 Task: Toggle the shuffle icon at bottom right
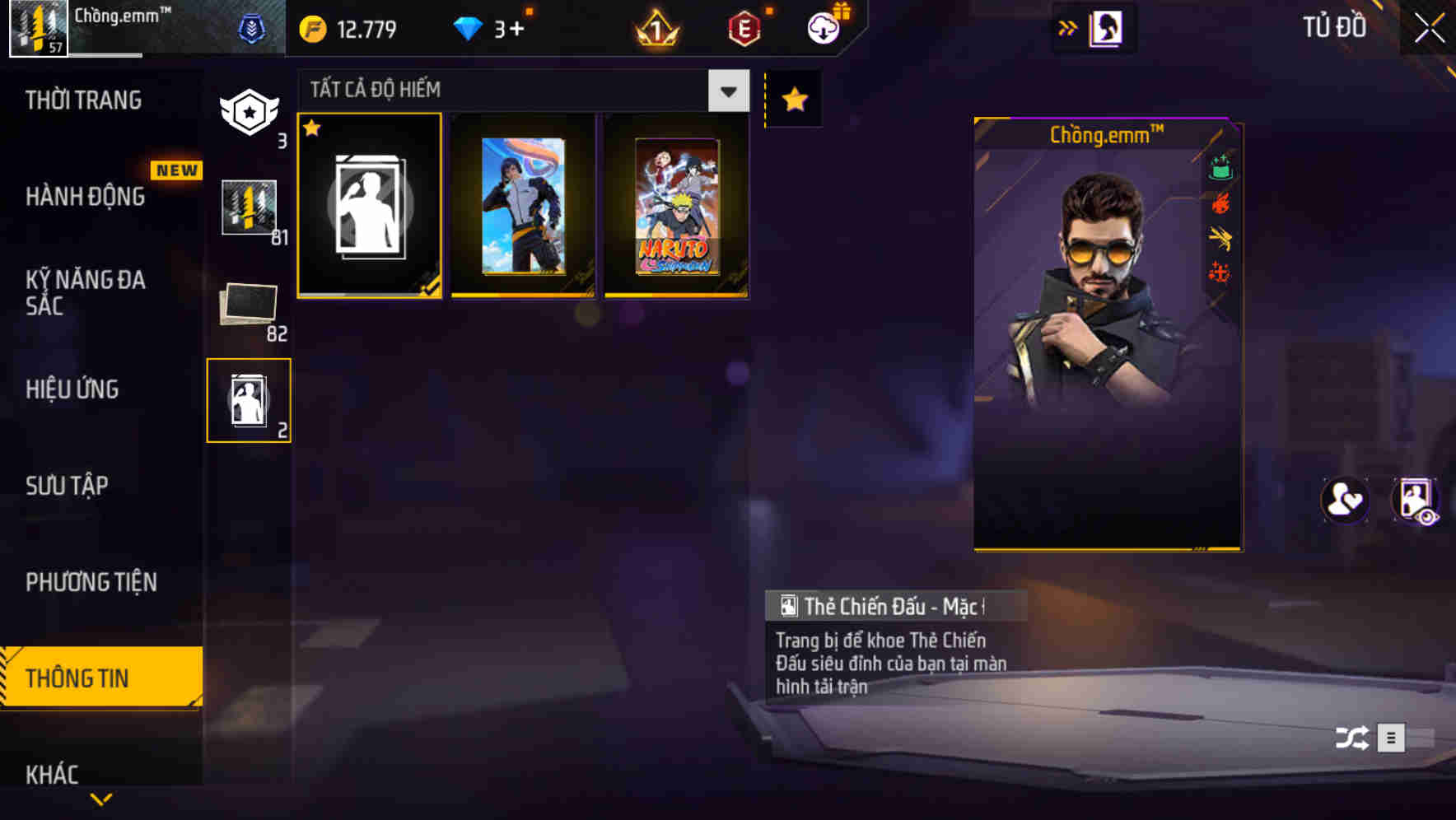point(1351,738)
